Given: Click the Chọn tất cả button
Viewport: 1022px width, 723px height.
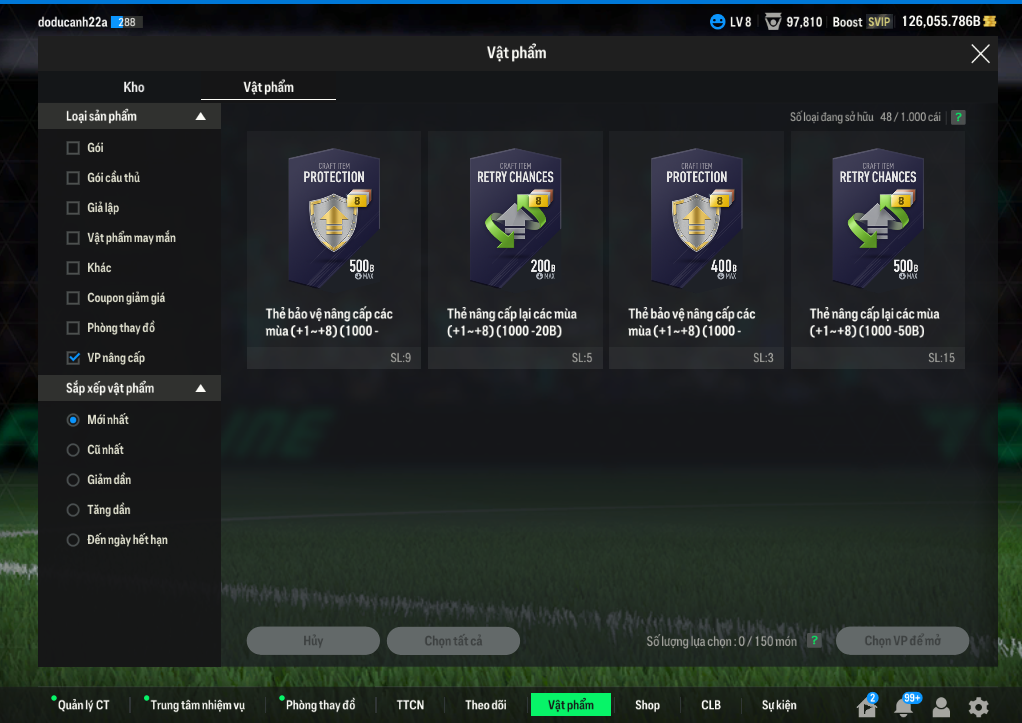Looking at the screenshot, I should click(x=453, y=641).
